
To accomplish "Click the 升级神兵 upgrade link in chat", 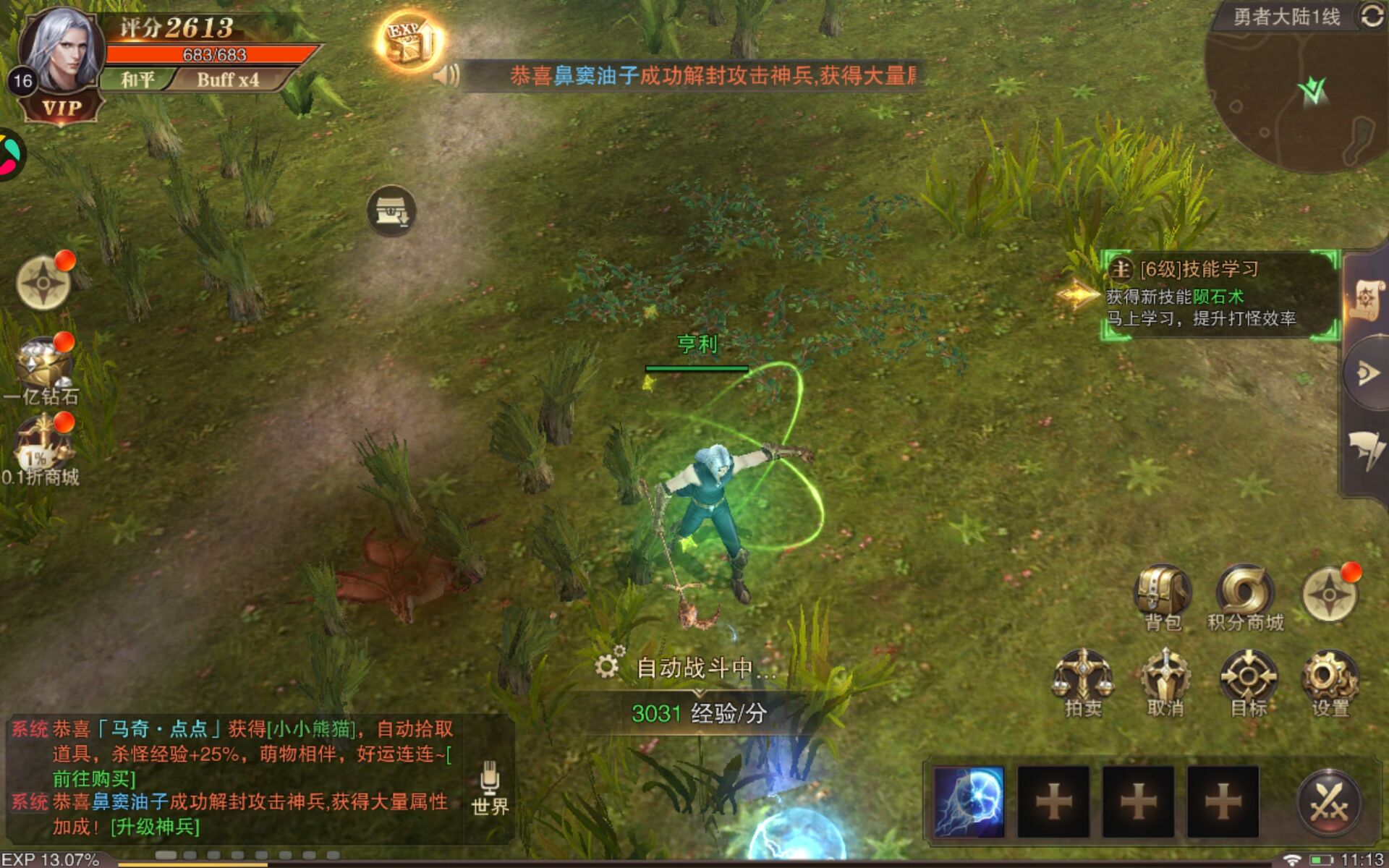I will point(155,826).
